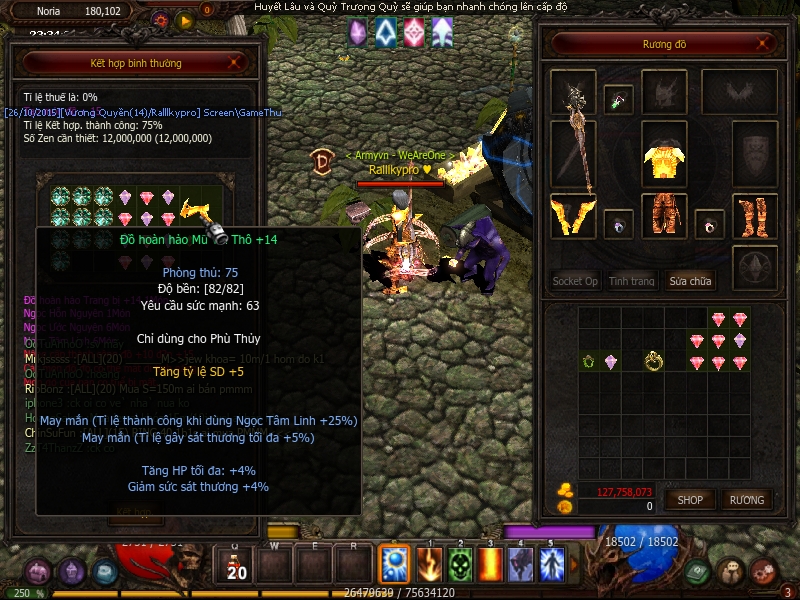Use the potion in the Q slot
The image size is (800, 600).
click(237, 565)
